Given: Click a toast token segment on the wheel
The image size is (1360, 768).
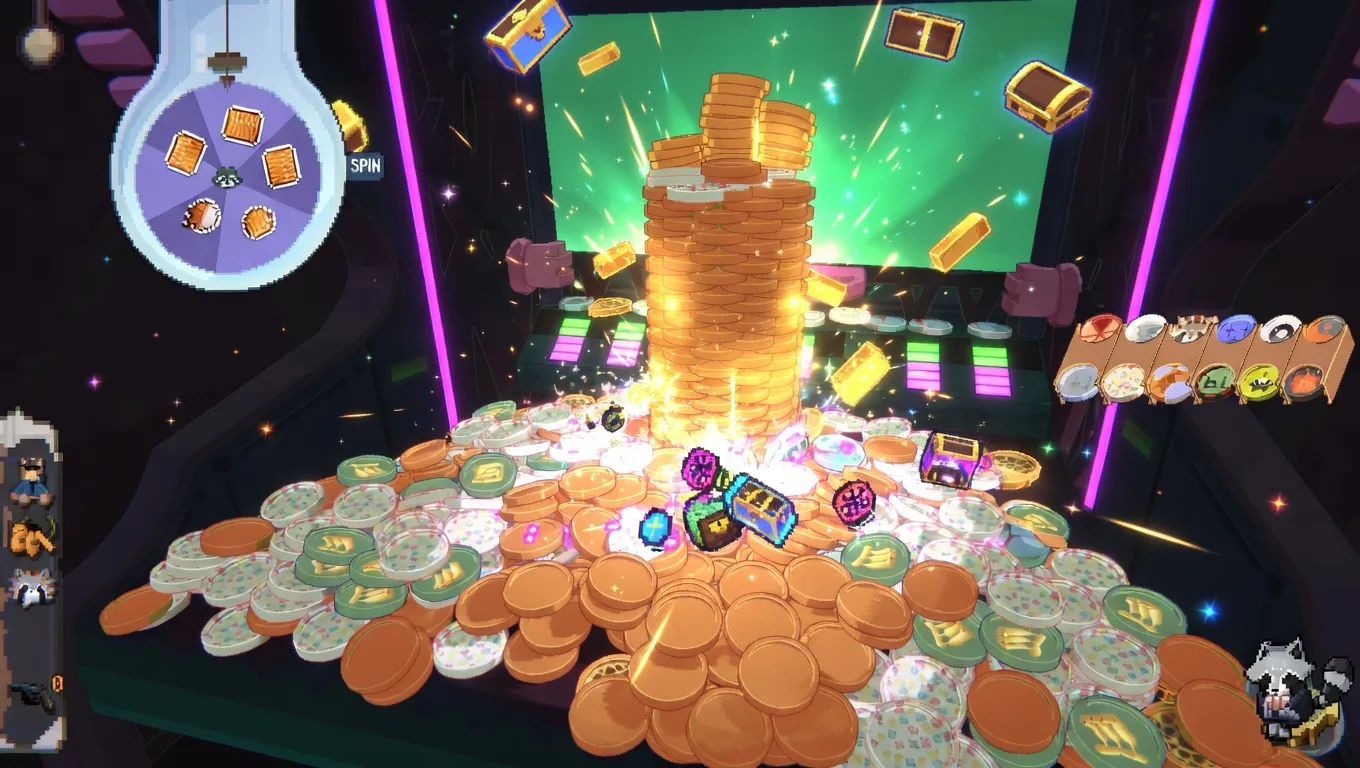Looking at the screenshot, I should (x=240, y=125).
